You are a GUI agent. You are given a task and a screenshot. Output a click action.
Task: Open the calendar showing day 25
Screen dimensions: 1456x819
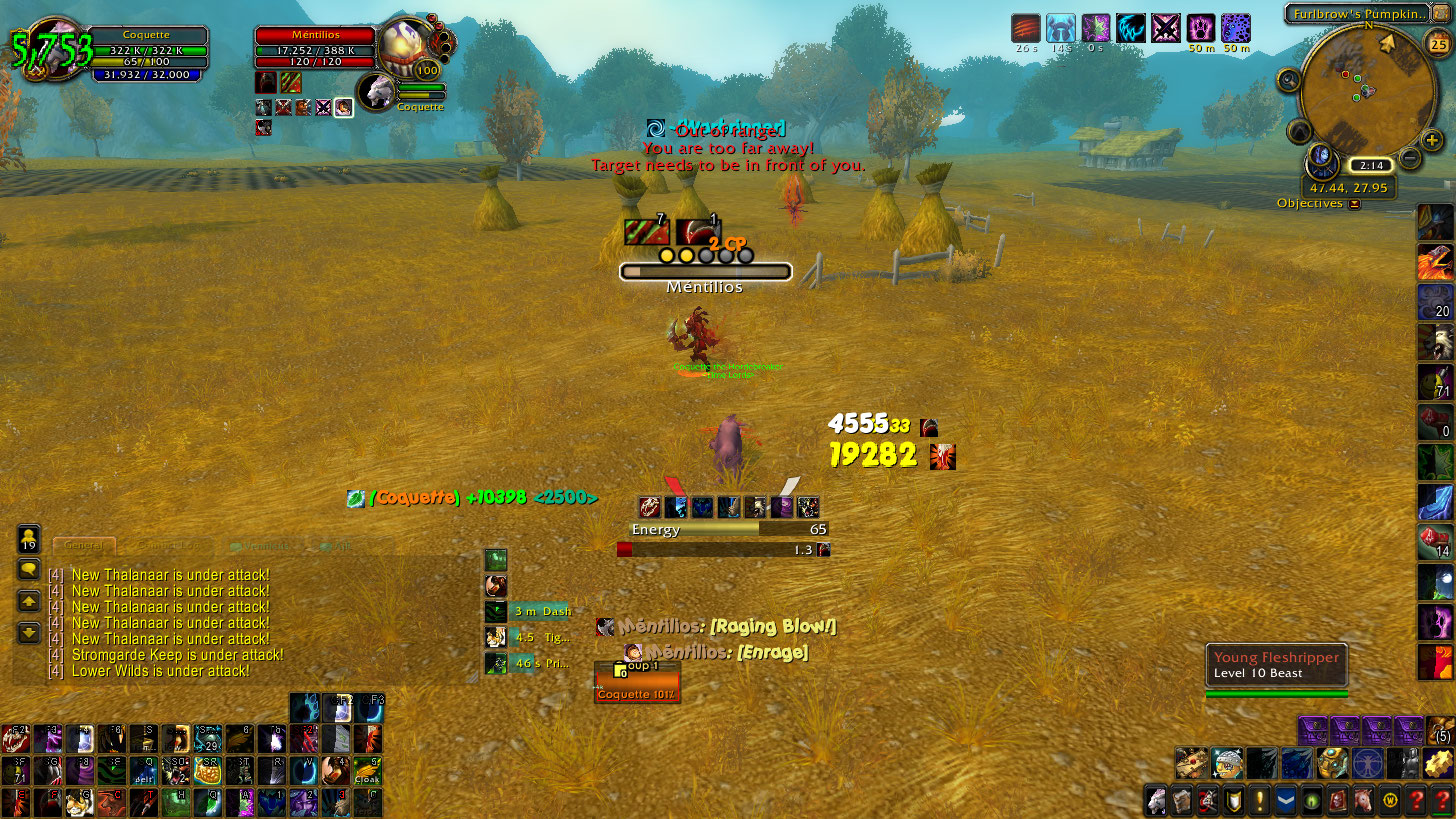pyautogui.click(x=1439, y=42)
